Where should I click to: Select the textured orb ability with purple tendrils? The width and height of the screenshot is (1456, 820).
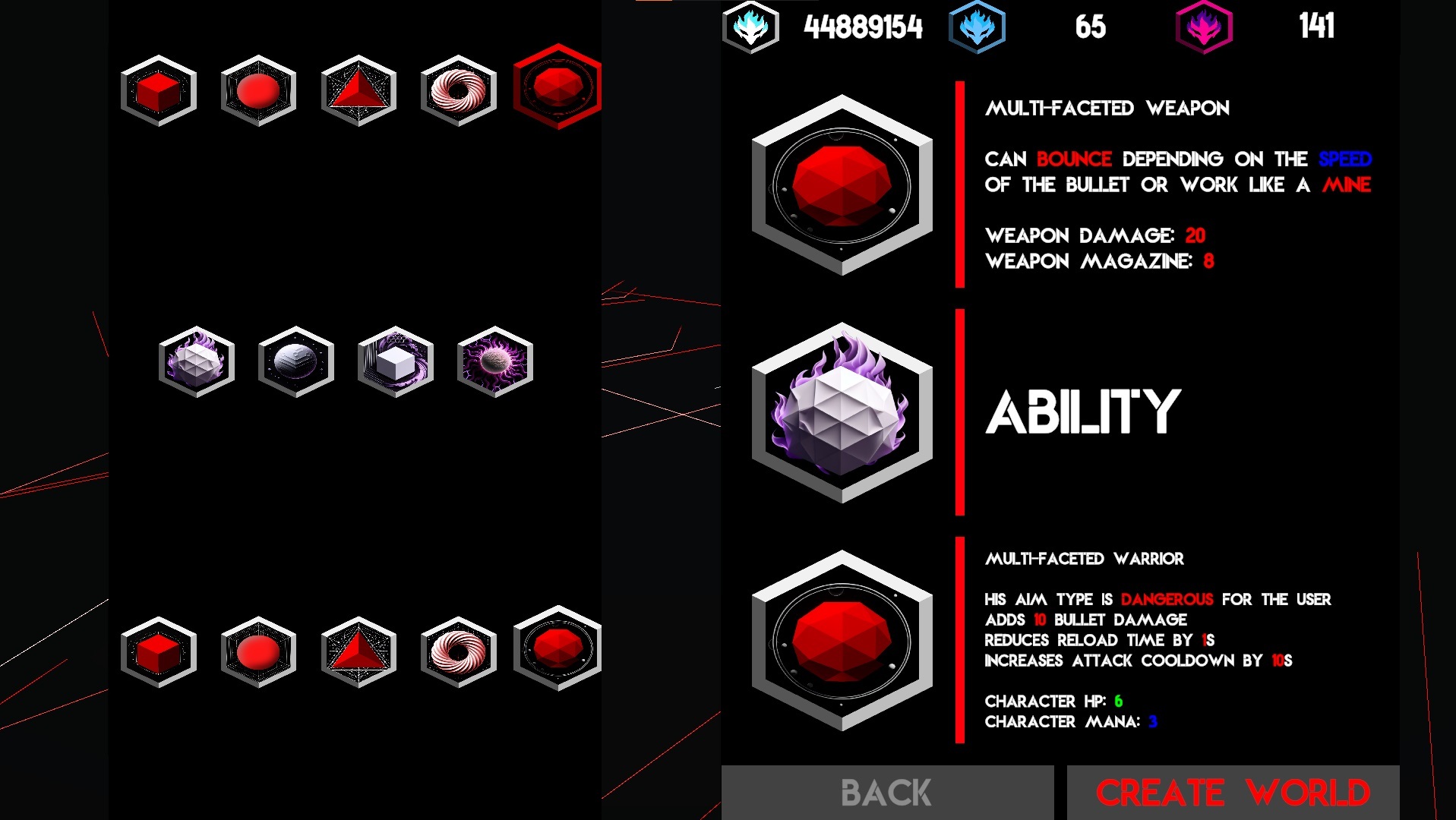(494, 361)
